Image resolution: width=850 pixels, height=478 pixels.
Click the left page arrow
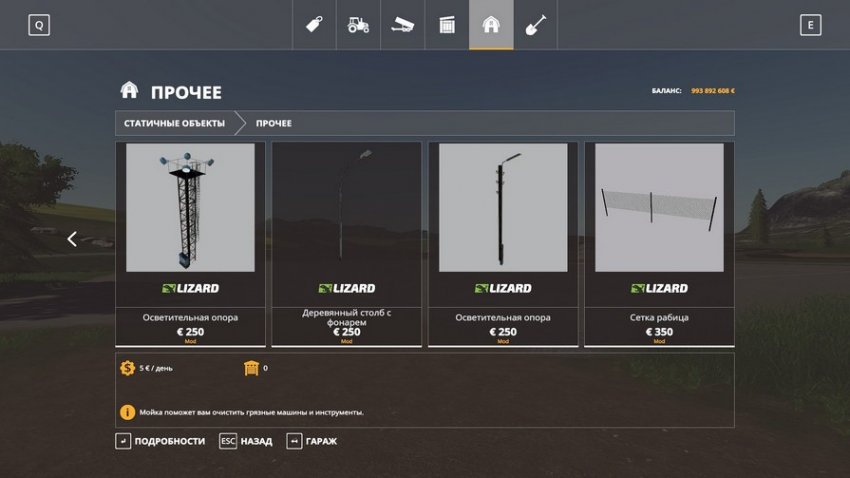pos(72,239)
